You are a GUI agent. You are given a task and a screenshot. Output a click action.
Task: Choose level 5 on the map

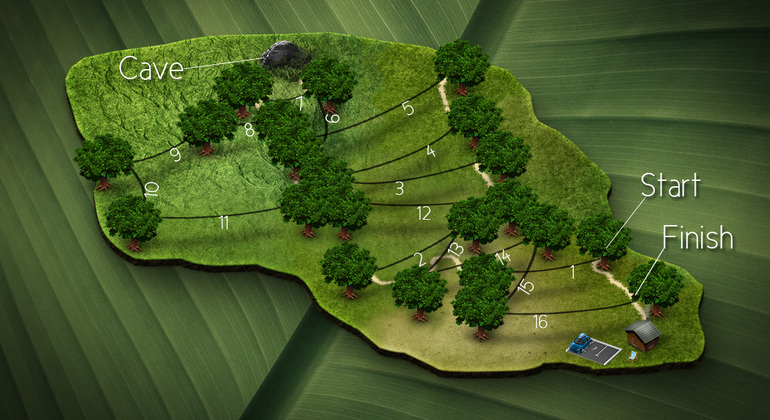(x=407, y=109)
